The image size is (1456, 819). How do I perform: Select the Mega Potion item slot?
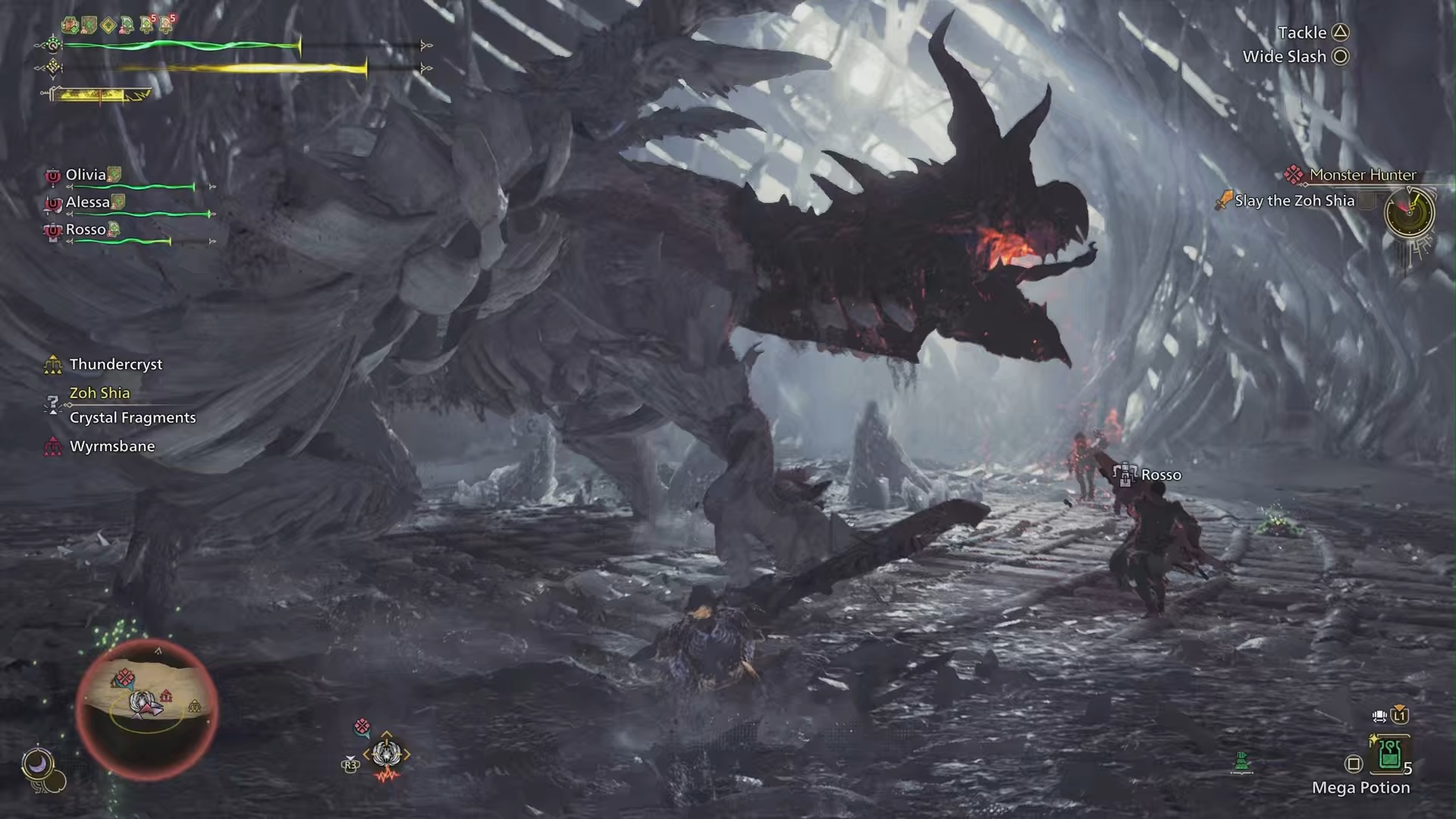[1389, 754]
